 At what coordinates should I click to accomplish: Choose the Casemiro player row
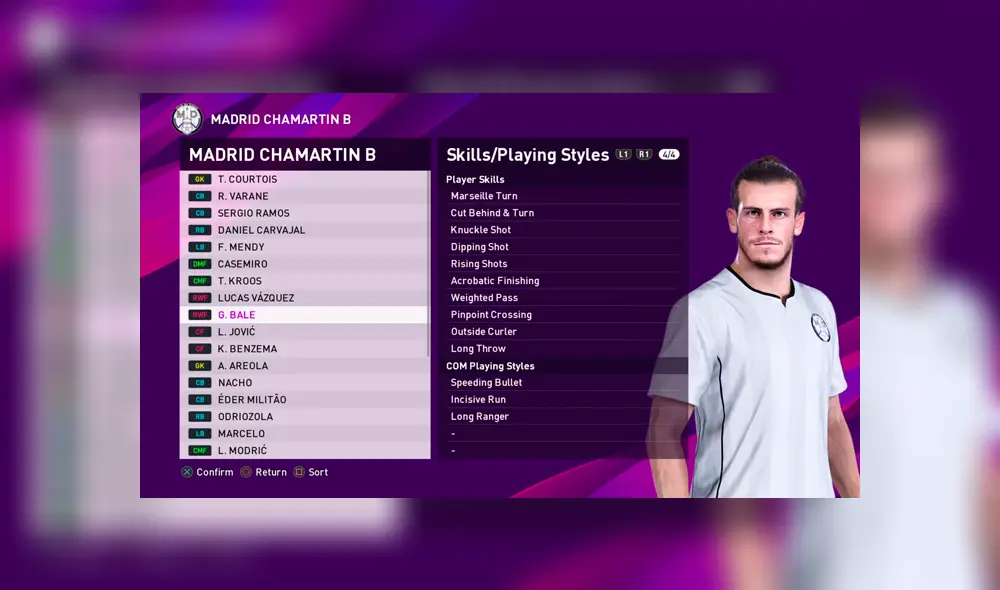pyautogui.click(x=304, y=264)
